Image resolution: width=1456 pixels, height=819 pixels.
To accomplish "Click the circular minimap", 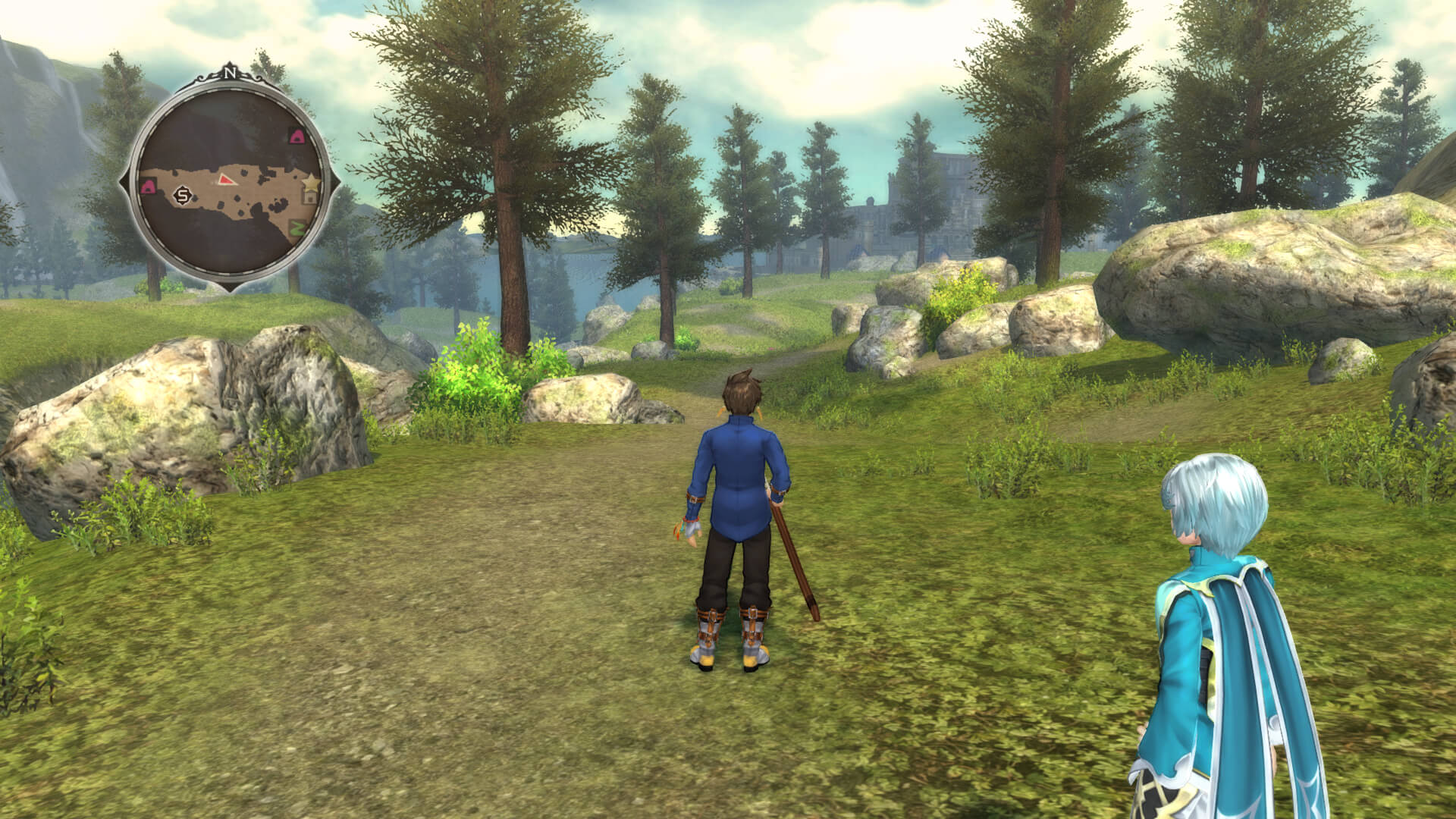I will coord(228,182).
